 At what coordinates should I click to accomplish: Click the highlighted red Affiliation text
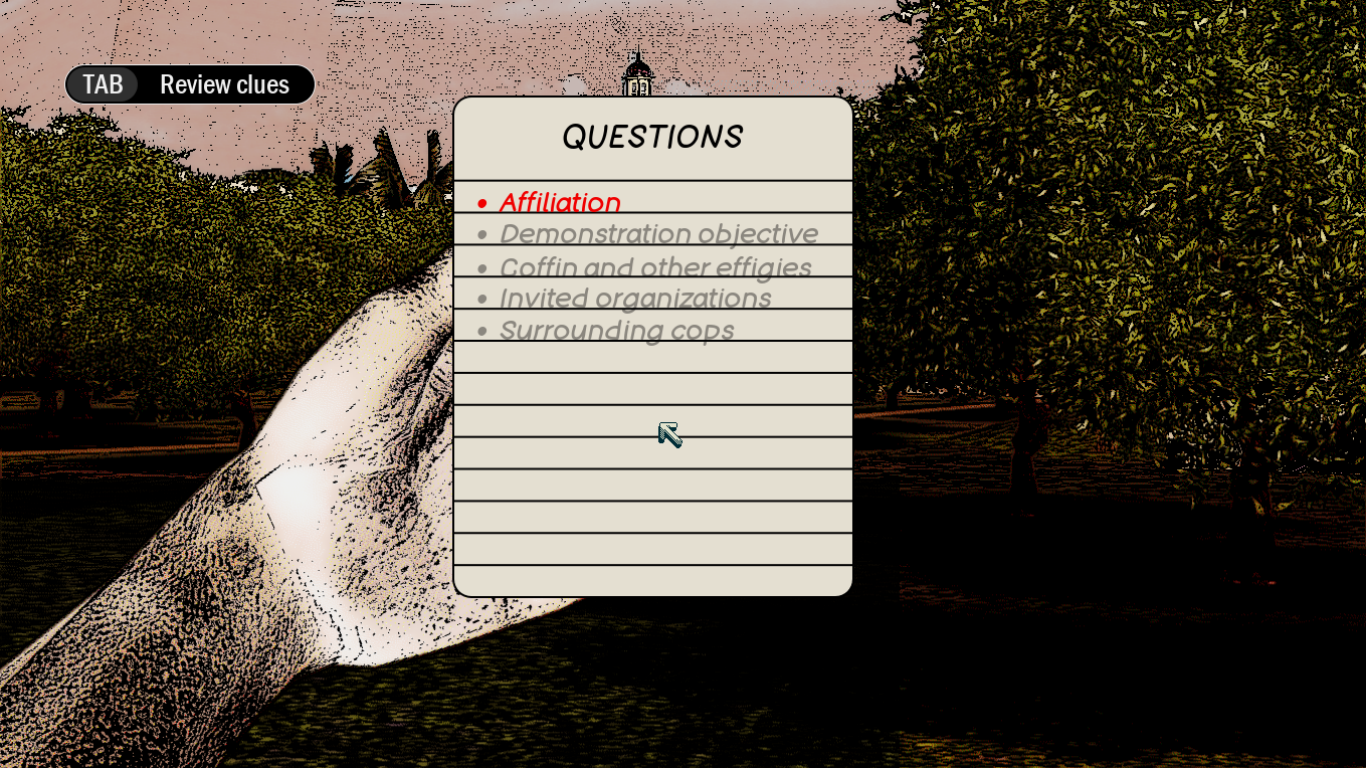coord(561,202)
